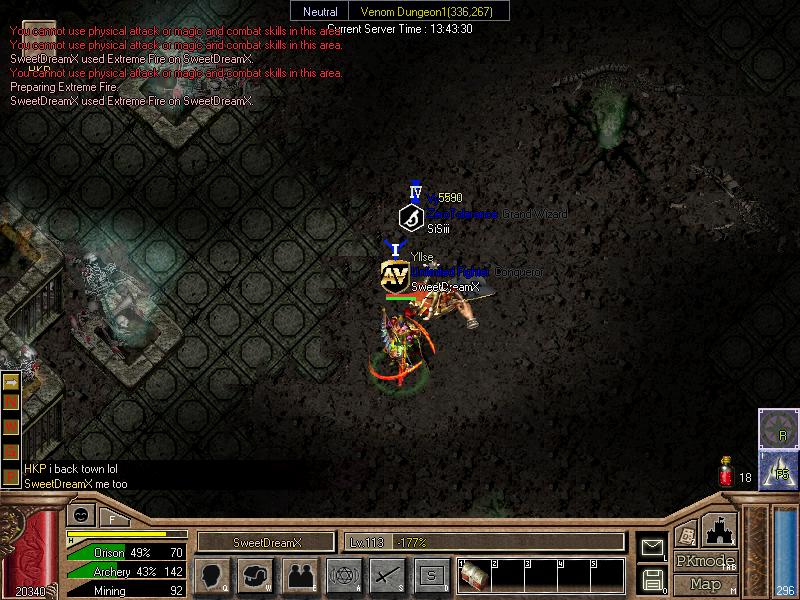Open the mail envelope button
Screen dimensions: 800x600
(652, 547)
